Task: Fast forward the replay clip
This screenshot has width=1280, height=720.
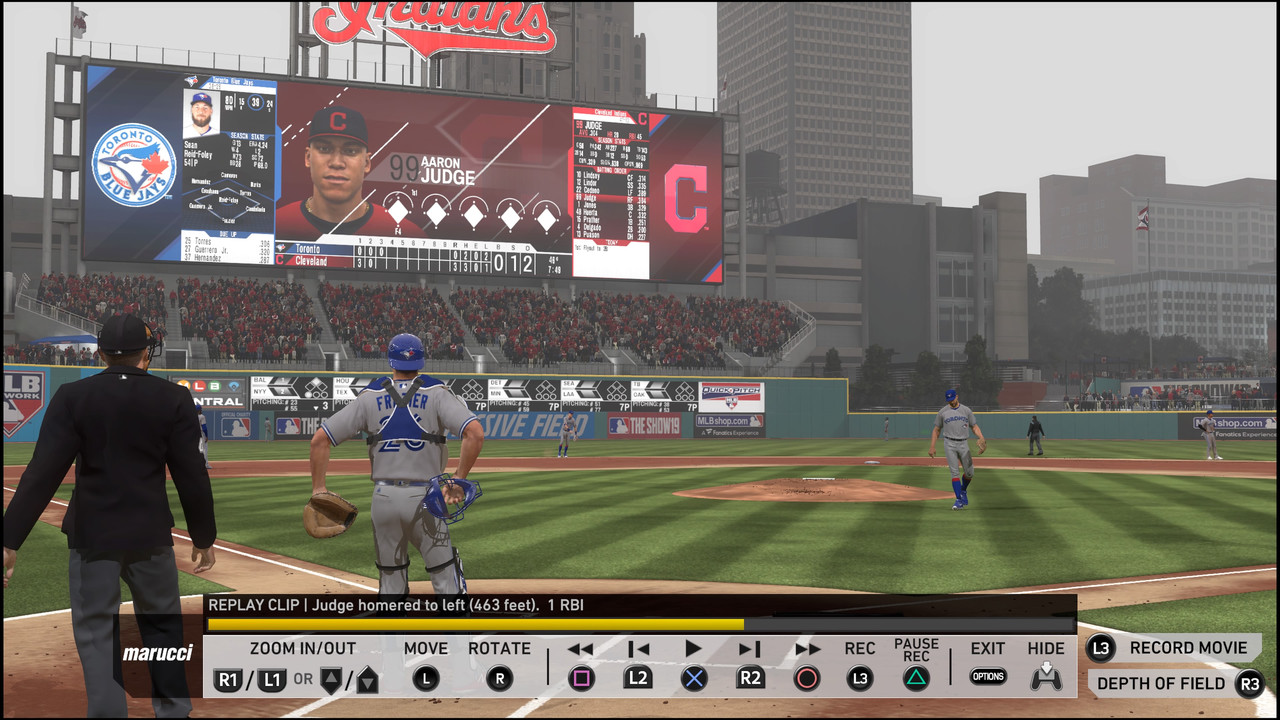Action: pos(807,649)
